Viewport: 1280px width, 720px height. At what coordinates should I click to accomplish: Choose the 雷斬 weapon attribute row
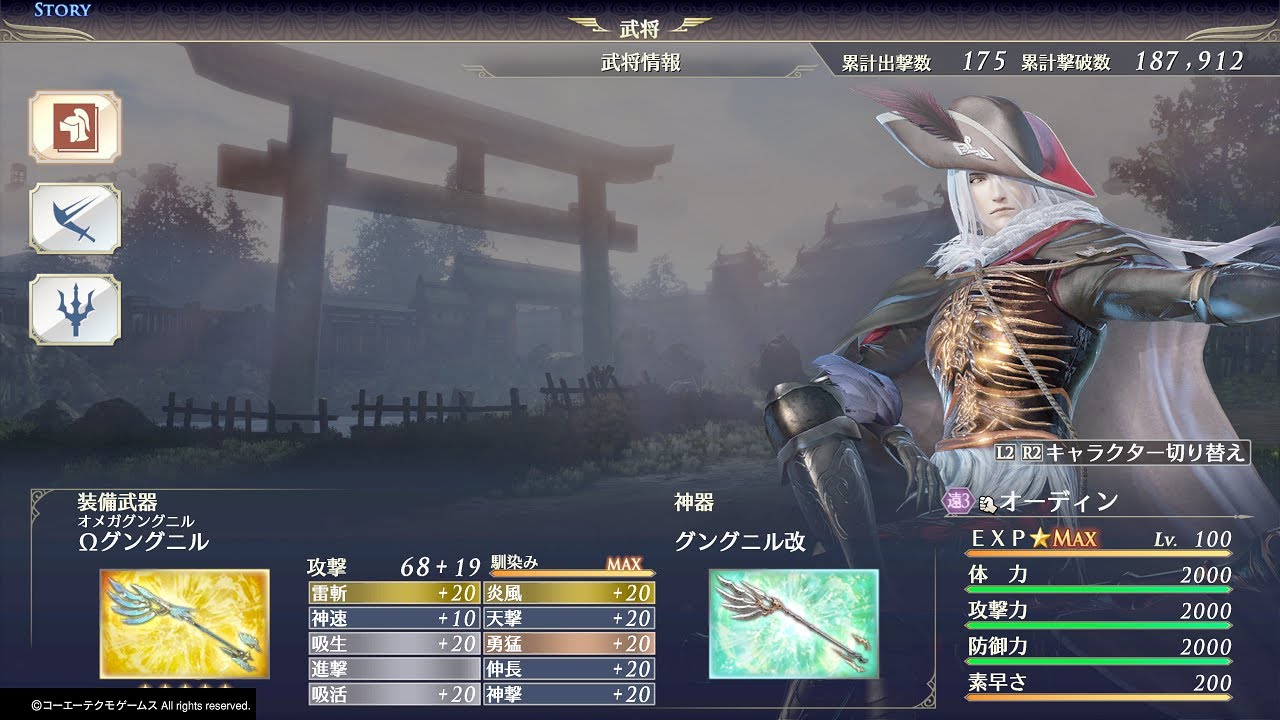pyautogui.click(x=394, y=593)
